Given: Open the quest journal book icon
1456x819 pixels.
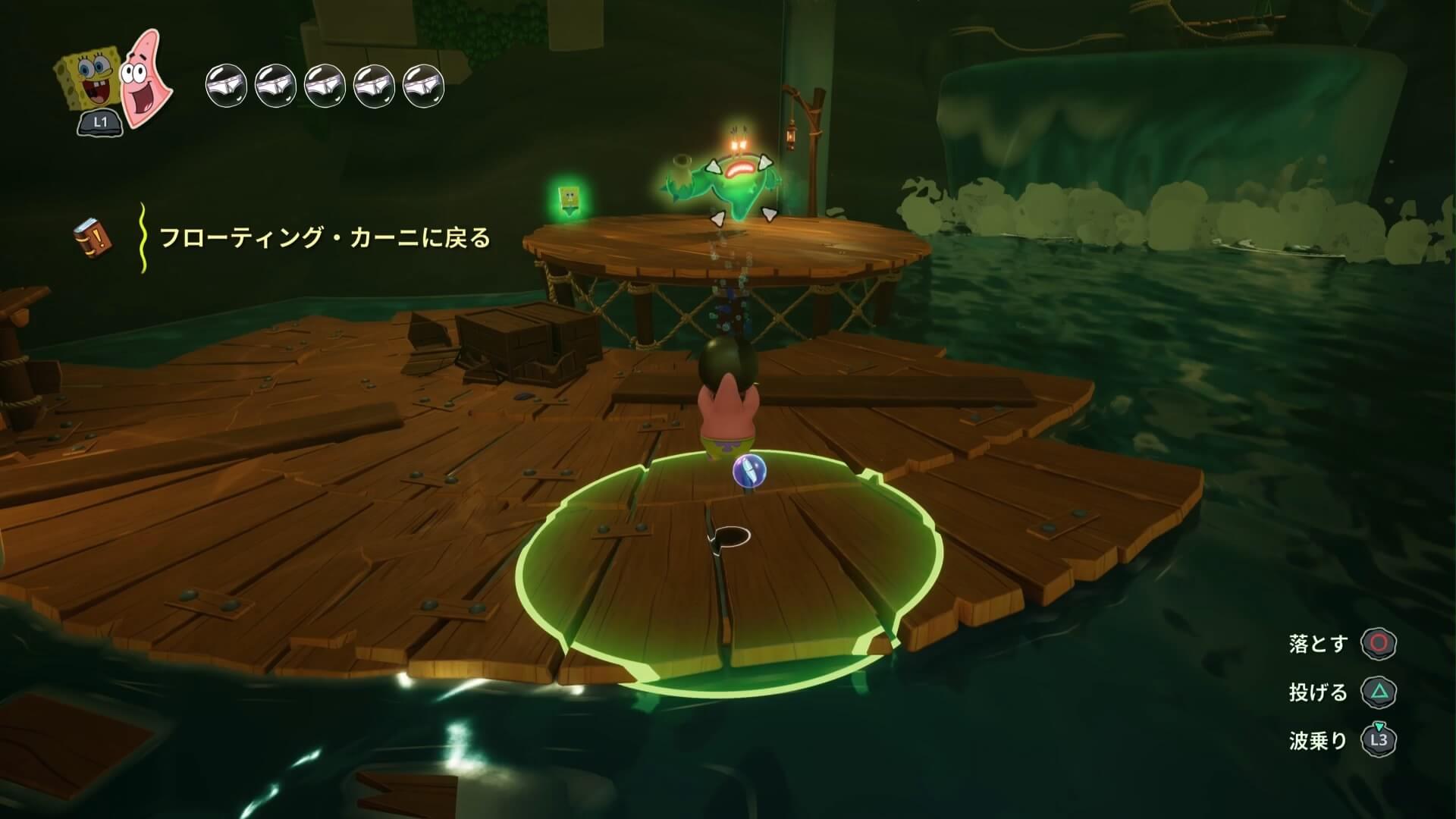Looking at the screenshot, I should point(93,237).
